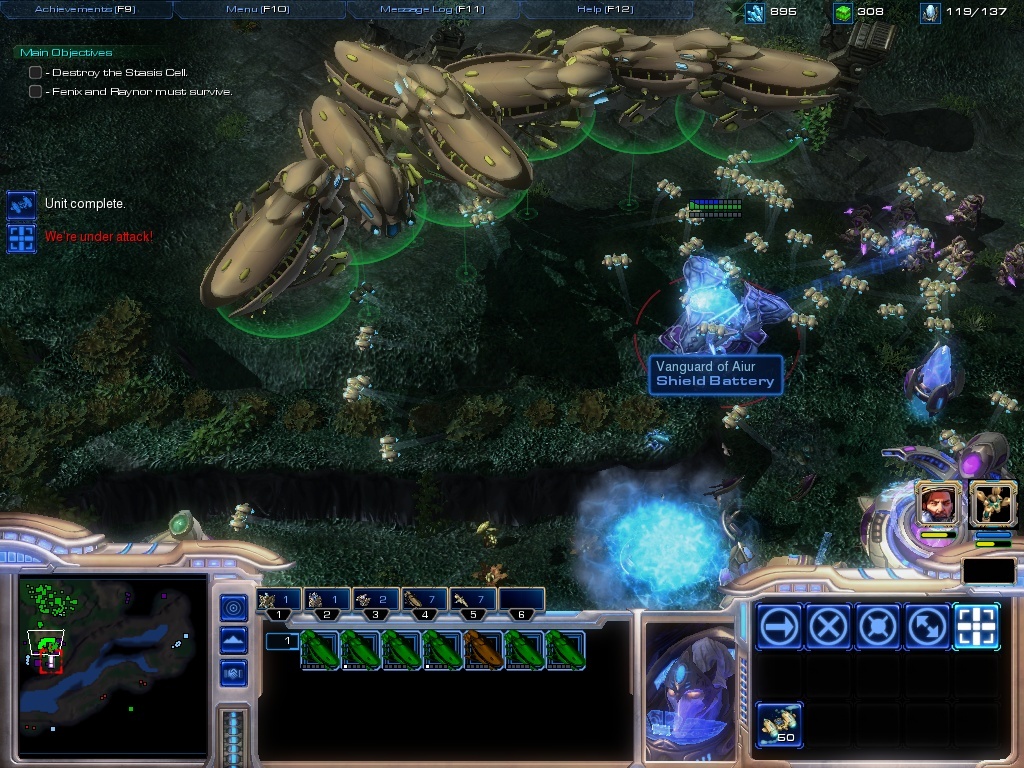The image size is (1024, 768).
Task: Select the Patrol command
Action: click(x=926, y=627)
